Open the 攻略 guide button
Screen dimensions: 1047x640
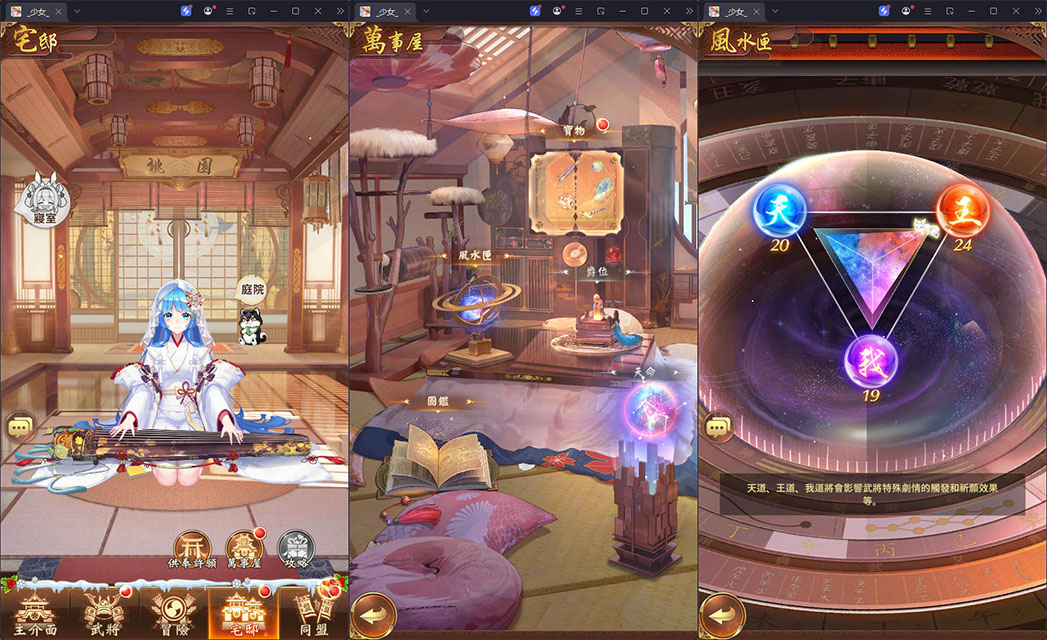point(294,548)
